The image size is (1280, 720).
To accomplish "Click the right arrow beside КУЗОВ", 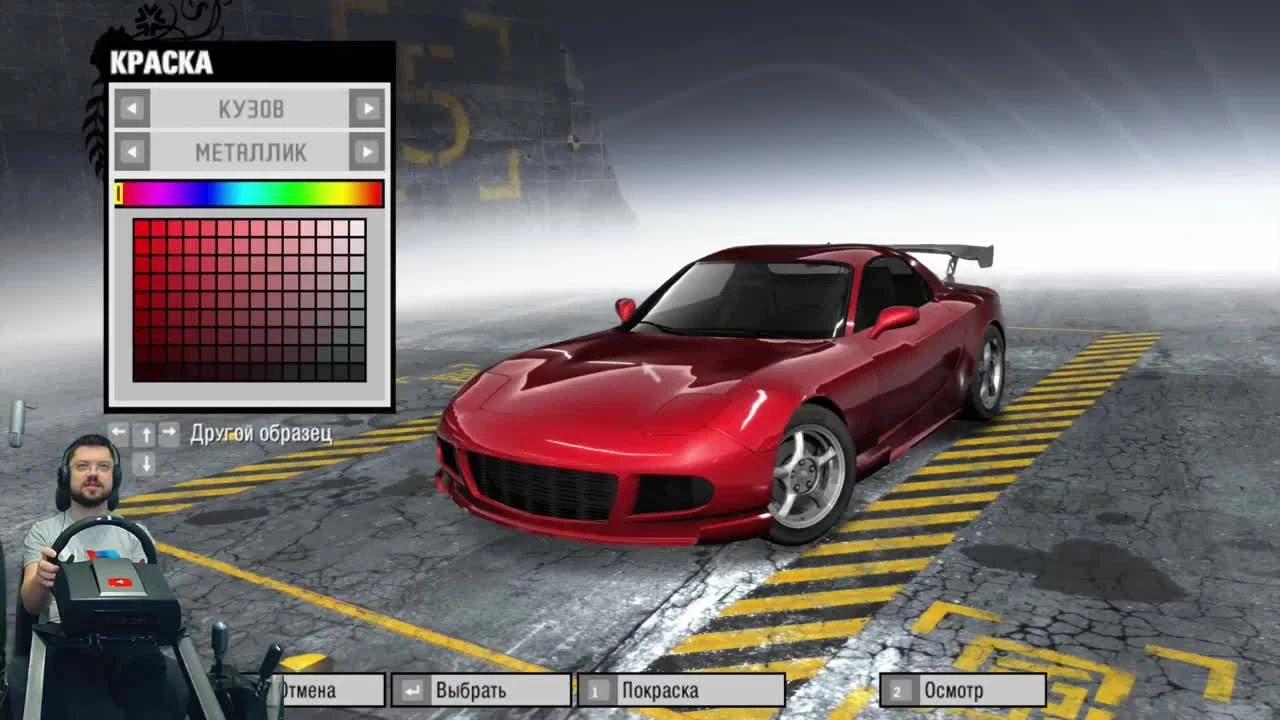I will [368, 108].
